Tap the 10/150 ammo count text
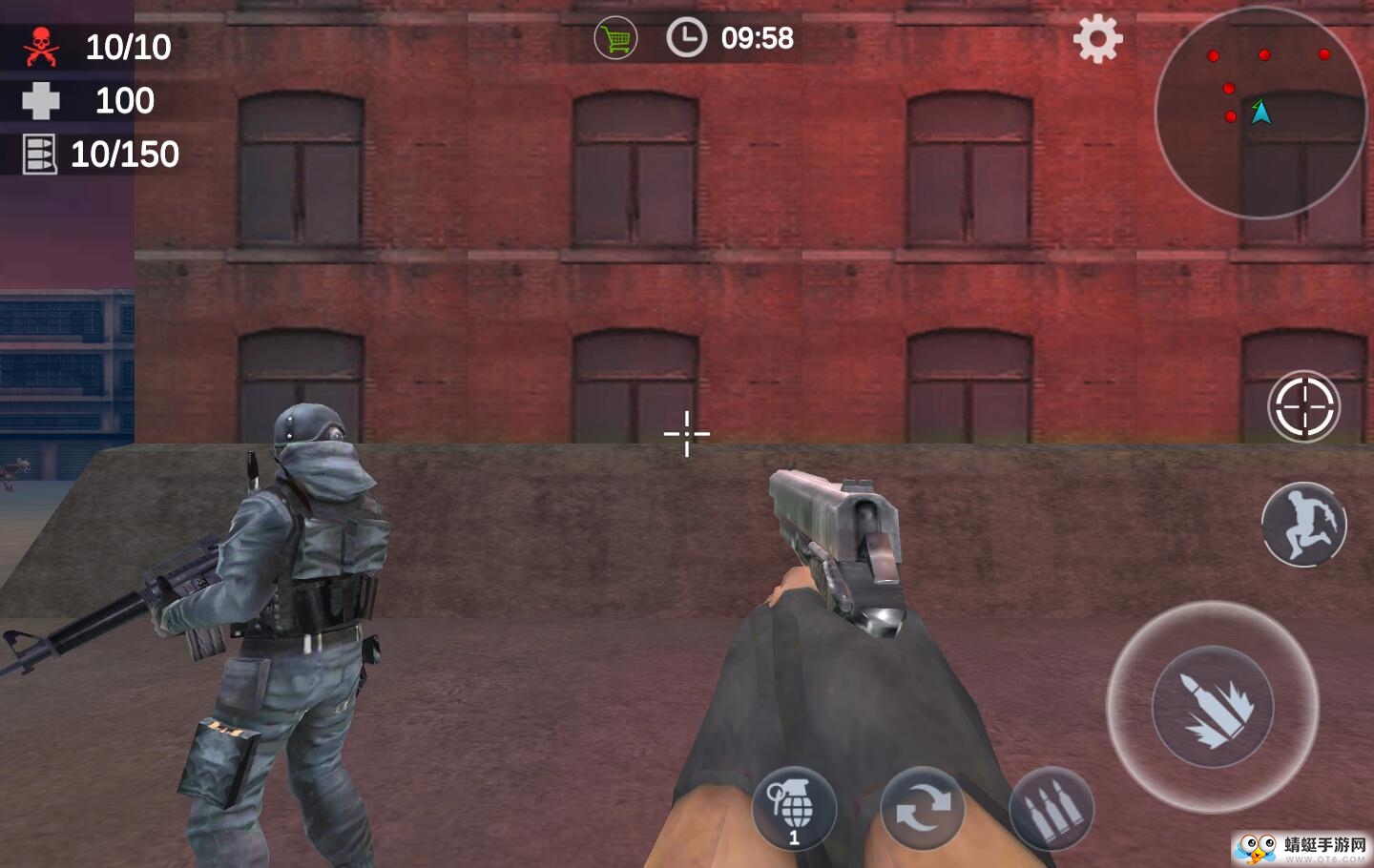Screen dimensions: 1374x868 [125, 153]
